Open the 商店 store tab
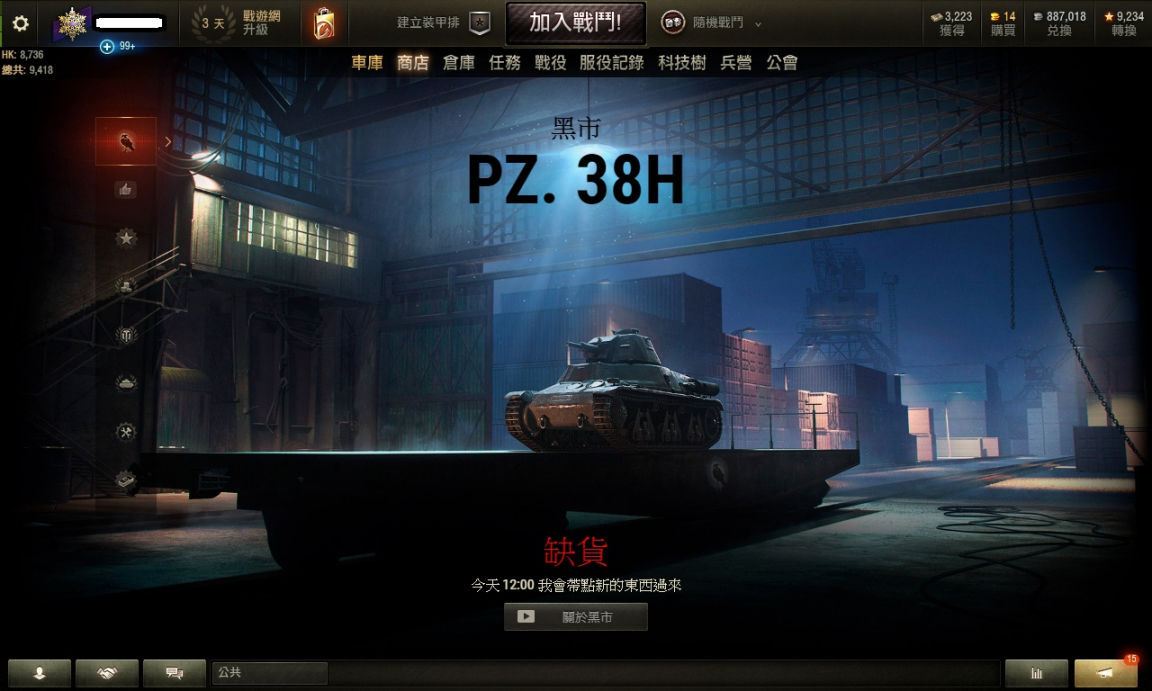This screenshot has width=1152, height=691. 413,63
